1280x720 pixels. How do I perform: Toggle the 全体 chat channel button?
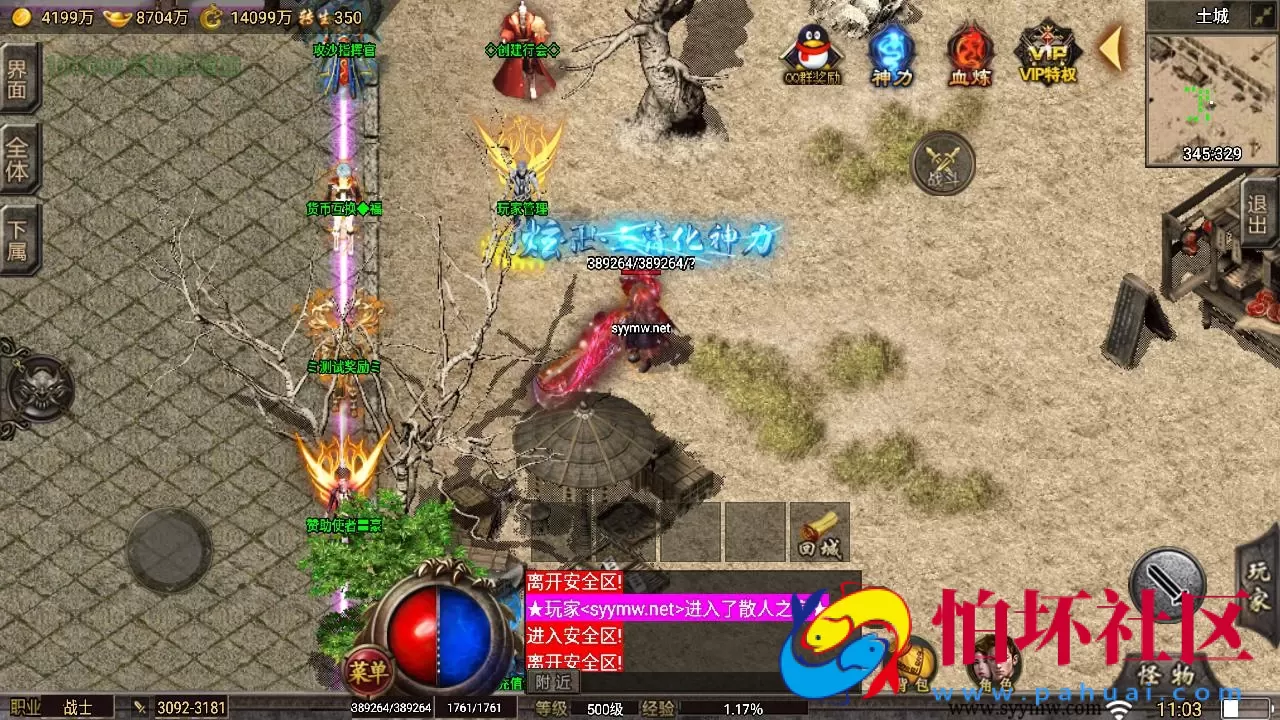click(17, 158)
